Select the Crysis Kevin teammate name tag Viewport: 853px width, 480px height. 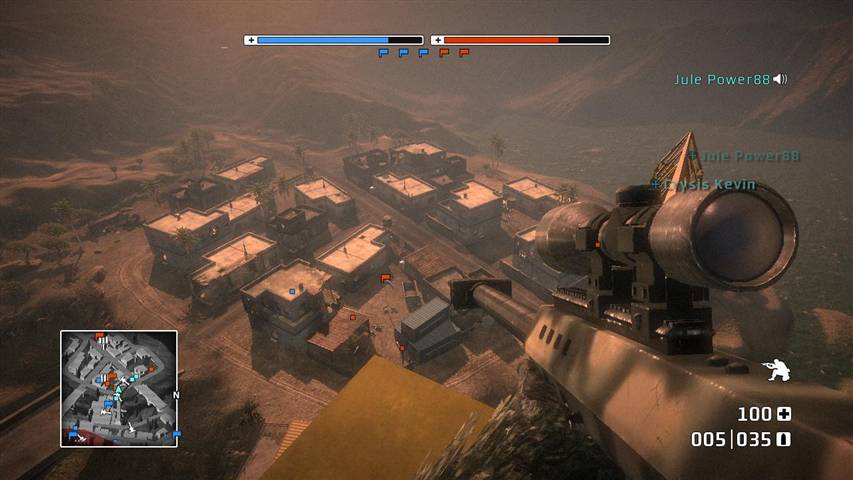pos(703,185)
